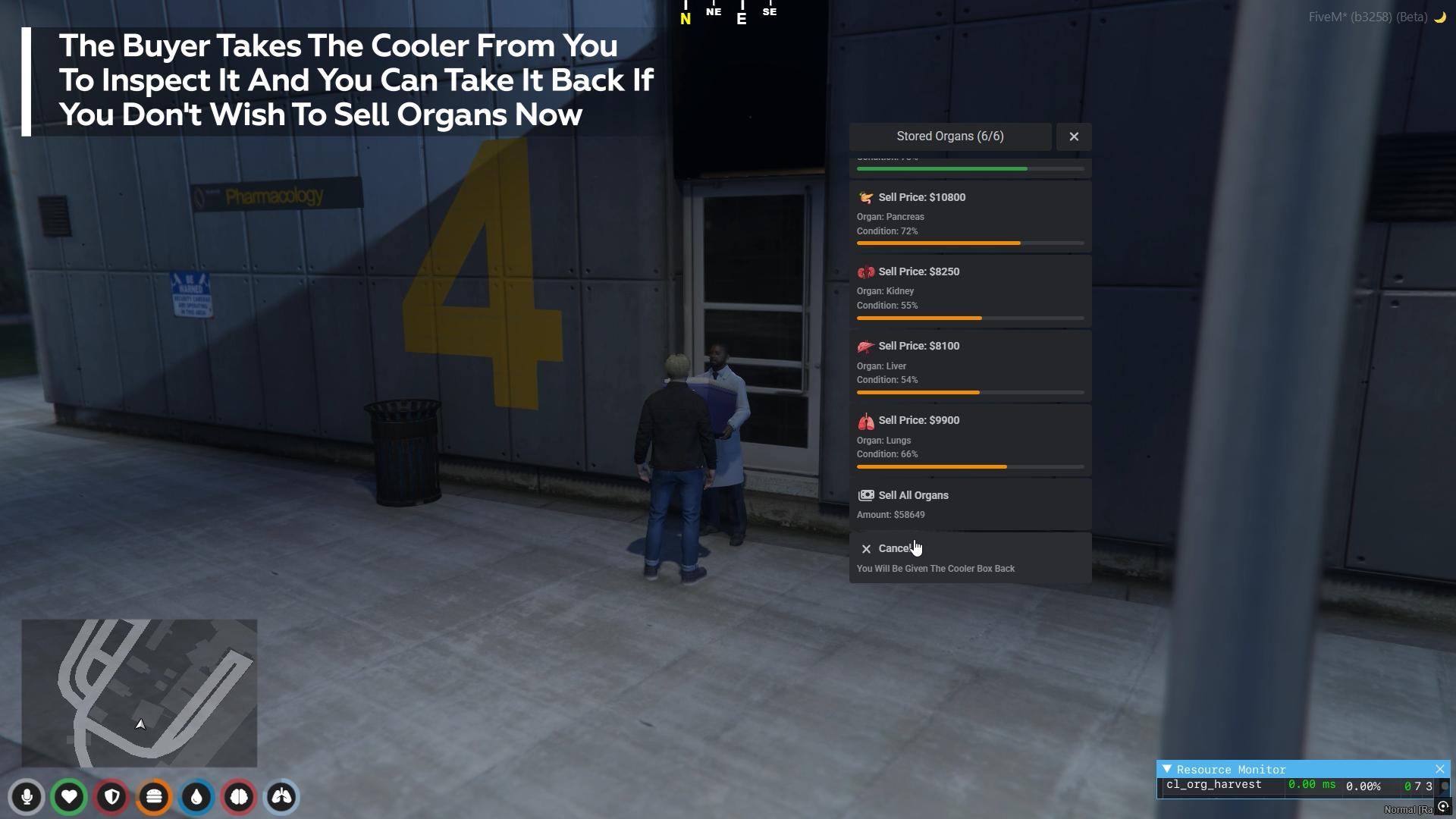Click the Stored Organs header tab
The image size is (1456, 819).
tap(949, 136)
